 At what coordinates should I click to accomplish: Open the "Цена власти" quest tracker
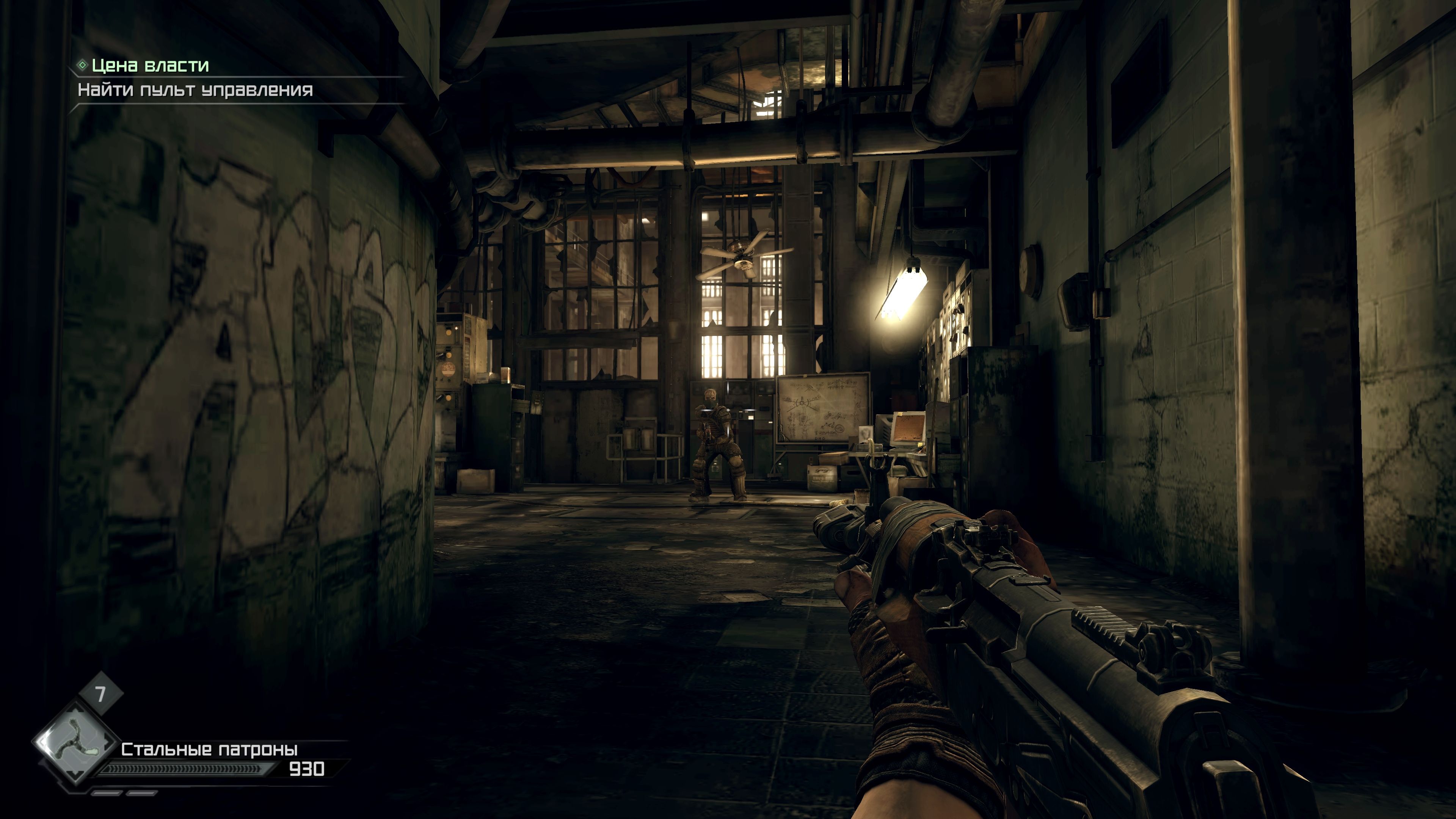click(150, 66)
